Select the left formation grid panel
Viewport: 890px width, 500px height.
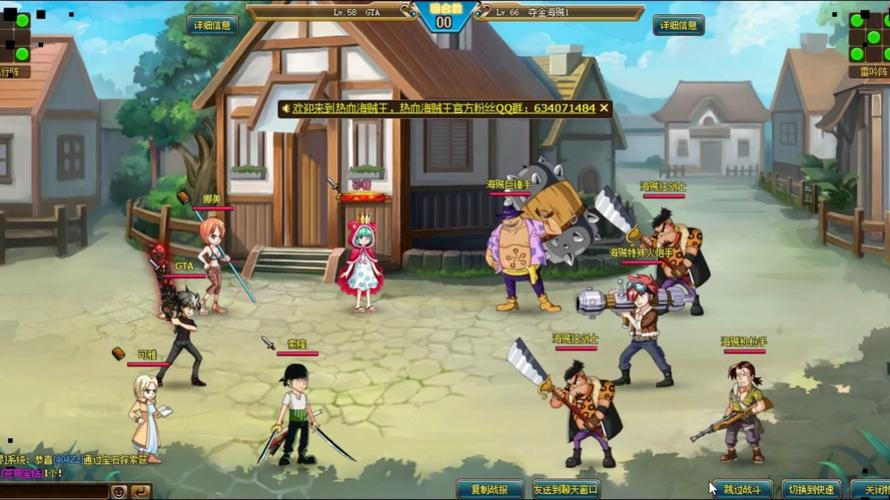tap(17, 38)
